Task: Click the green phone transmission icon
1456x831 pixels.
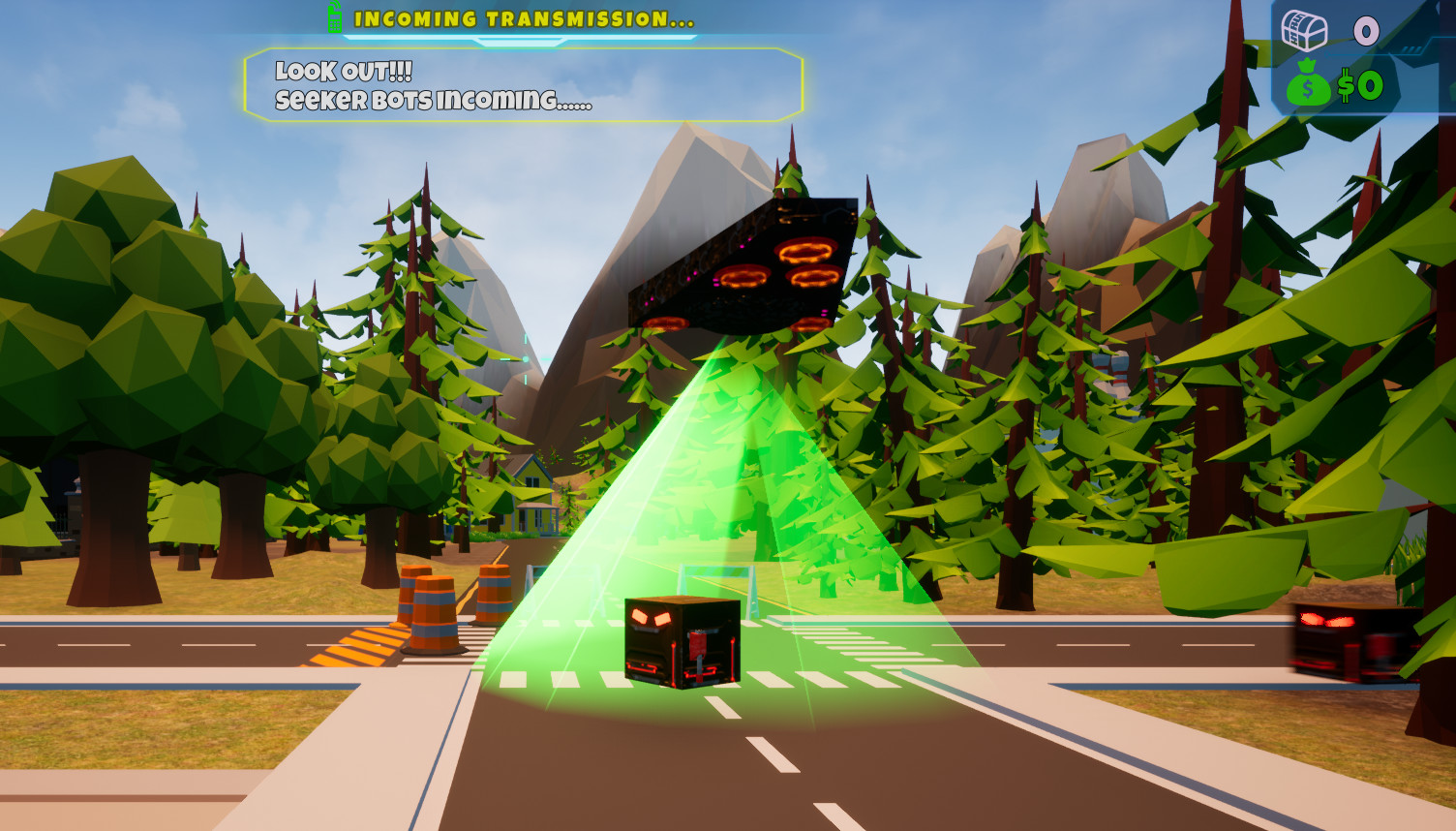Action: point(336,16)
